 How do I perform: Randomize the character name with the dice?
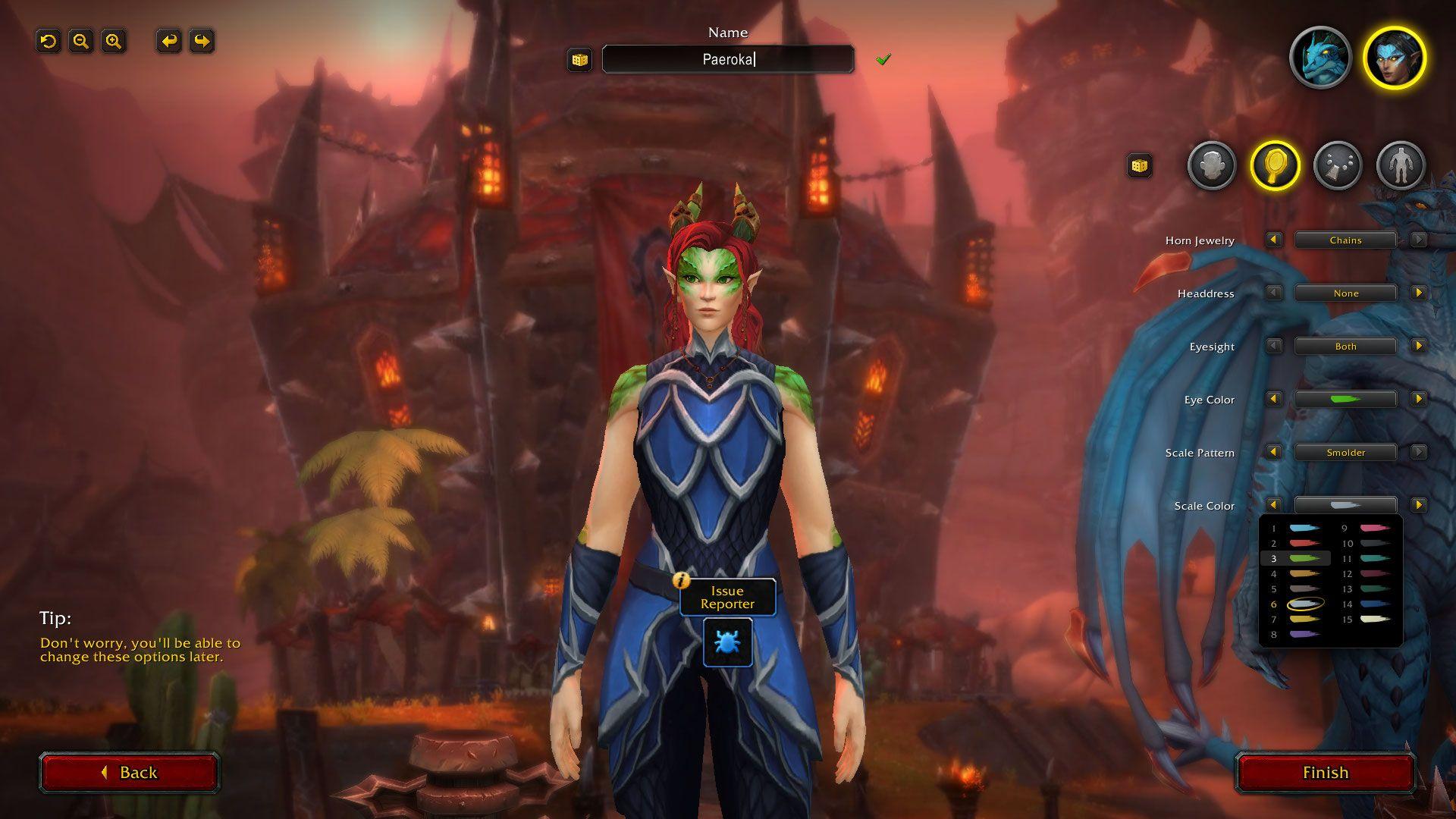(580, 60)
